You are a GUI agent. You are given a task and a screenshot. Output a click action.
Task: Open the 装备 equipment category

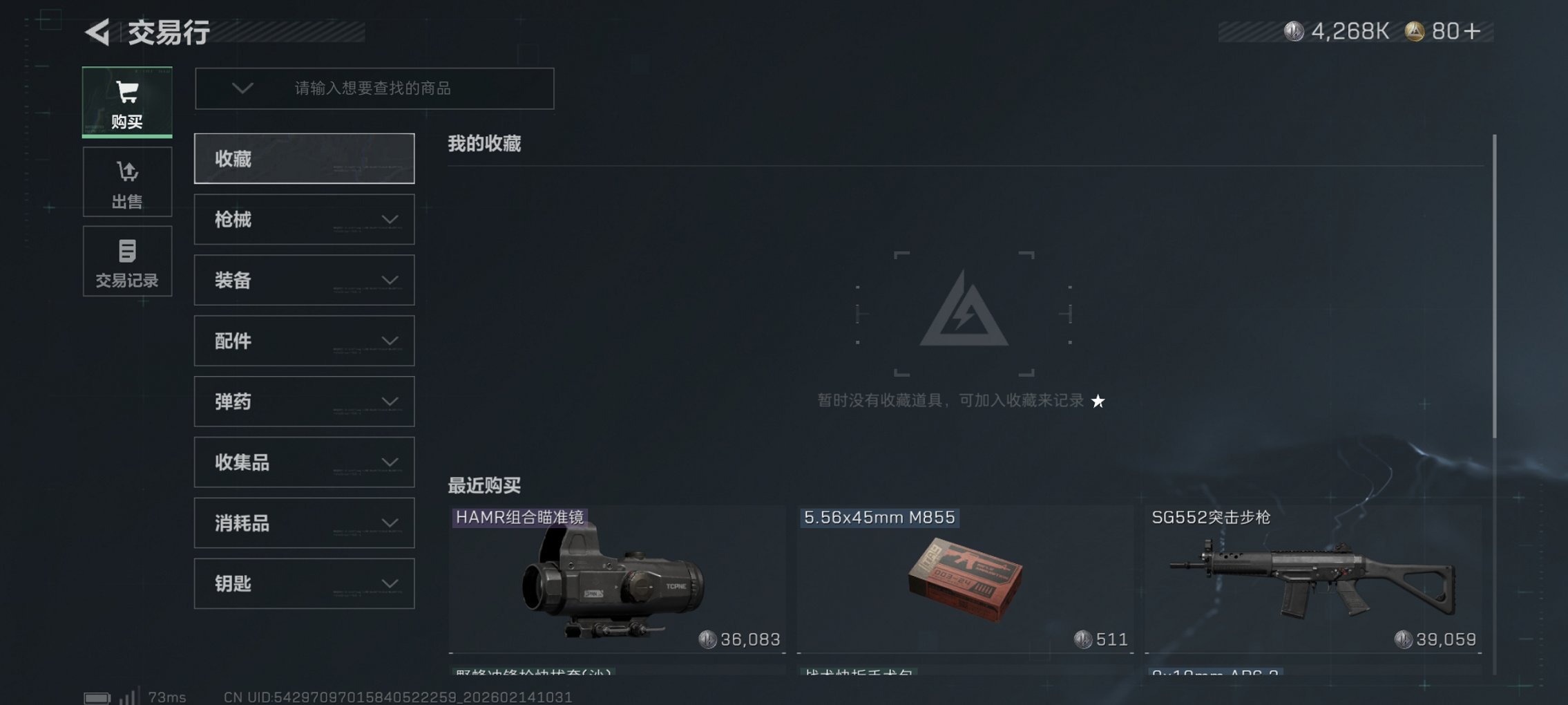coord(304,280)
